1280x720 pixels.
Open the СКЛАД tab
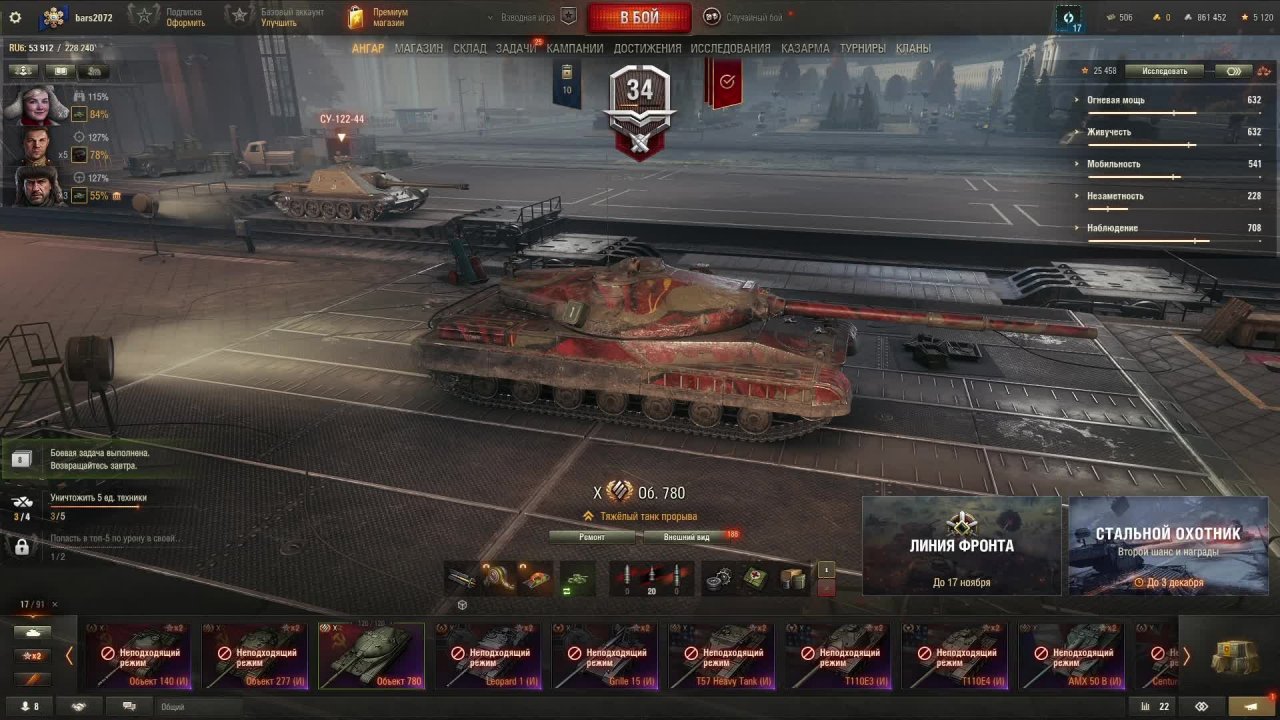pos(469,48)
